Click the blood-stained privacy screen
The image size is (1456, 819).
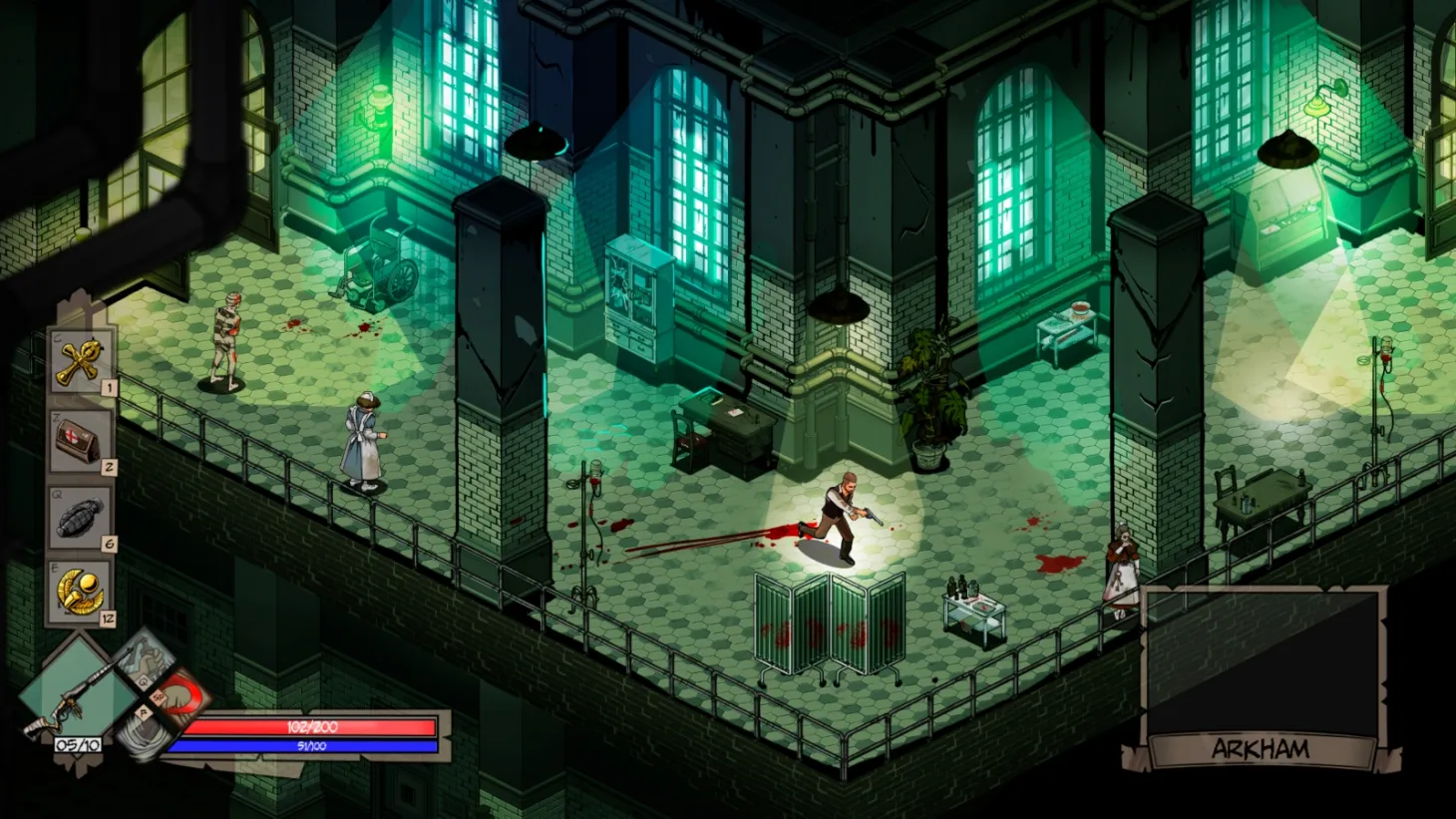828,618
